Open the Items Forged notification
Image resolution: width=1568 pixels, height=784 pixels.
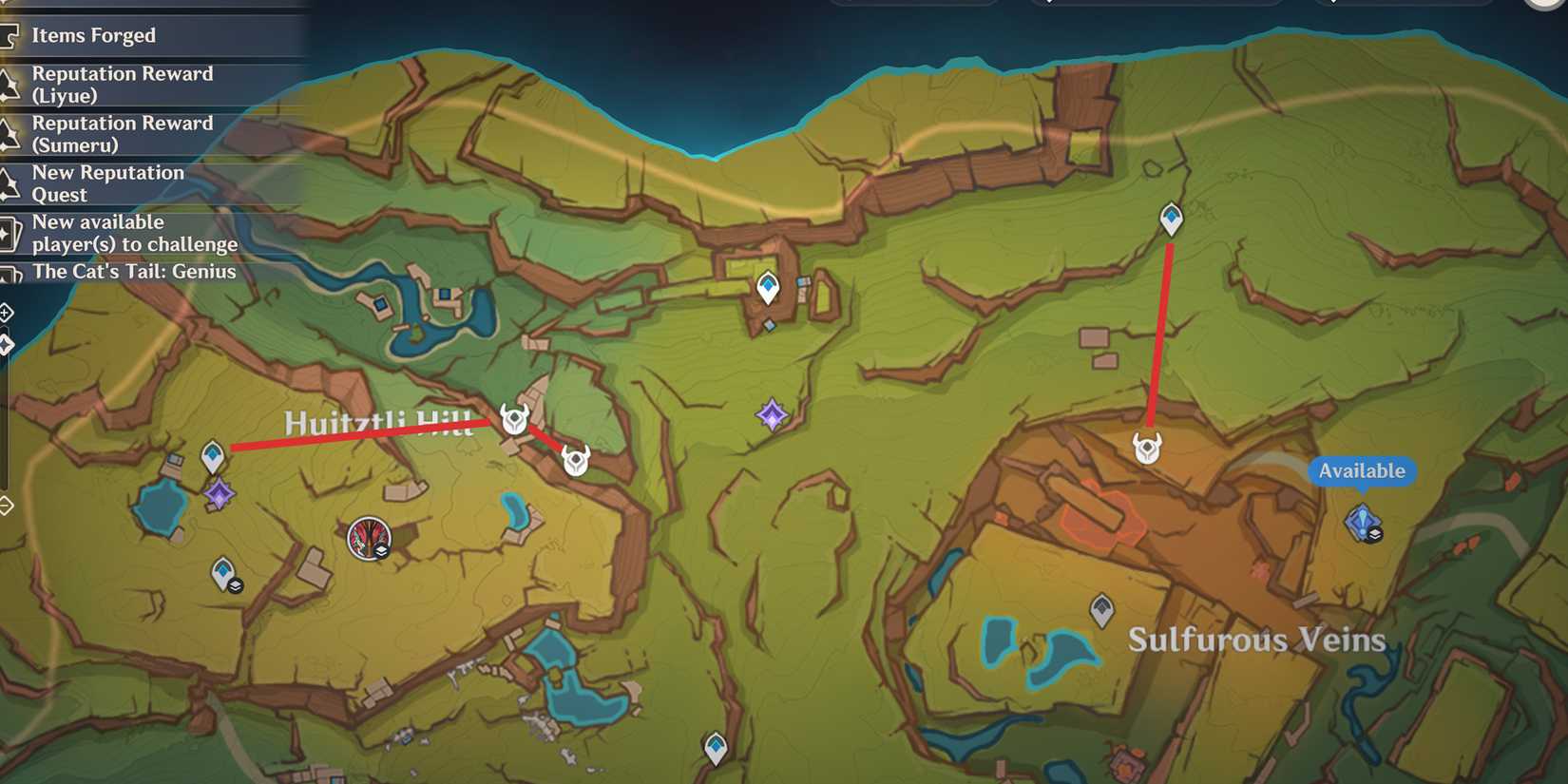pos(94,35)
